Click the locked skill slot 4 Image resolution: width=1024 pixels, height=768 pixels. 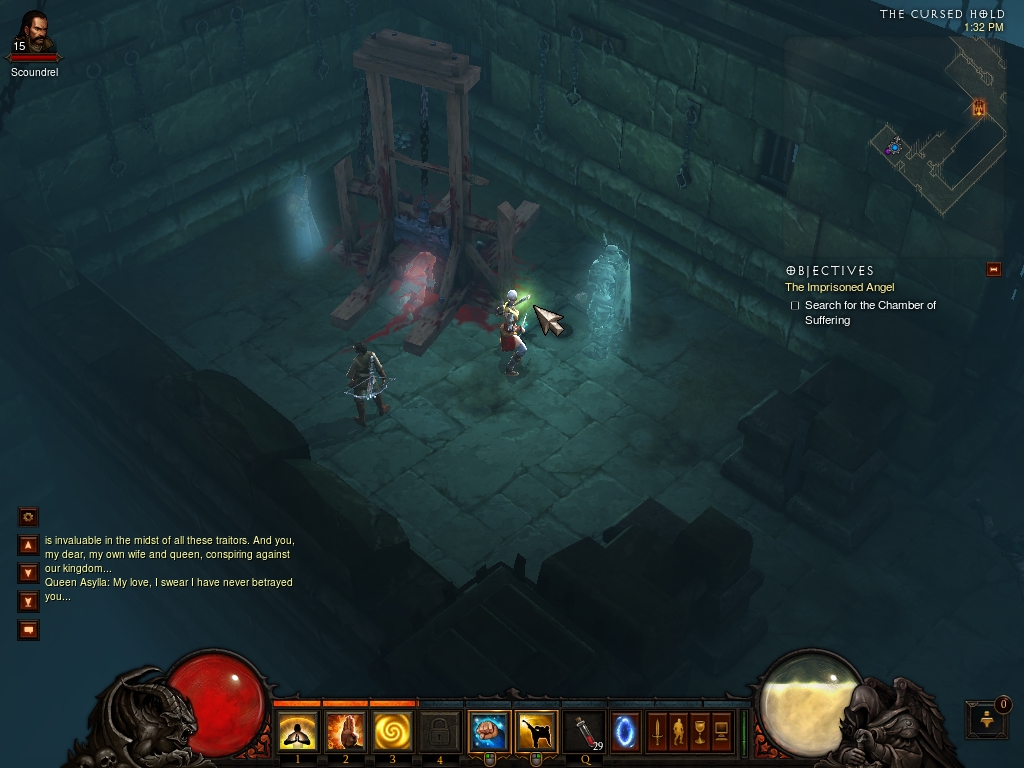(x=440, y=732)
